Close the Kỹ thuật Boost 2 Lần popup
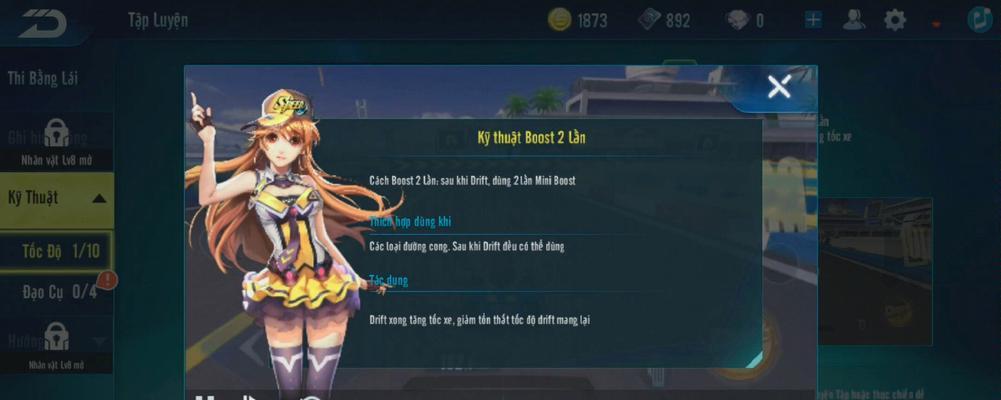1001x400 pixels. pos(778,88)
